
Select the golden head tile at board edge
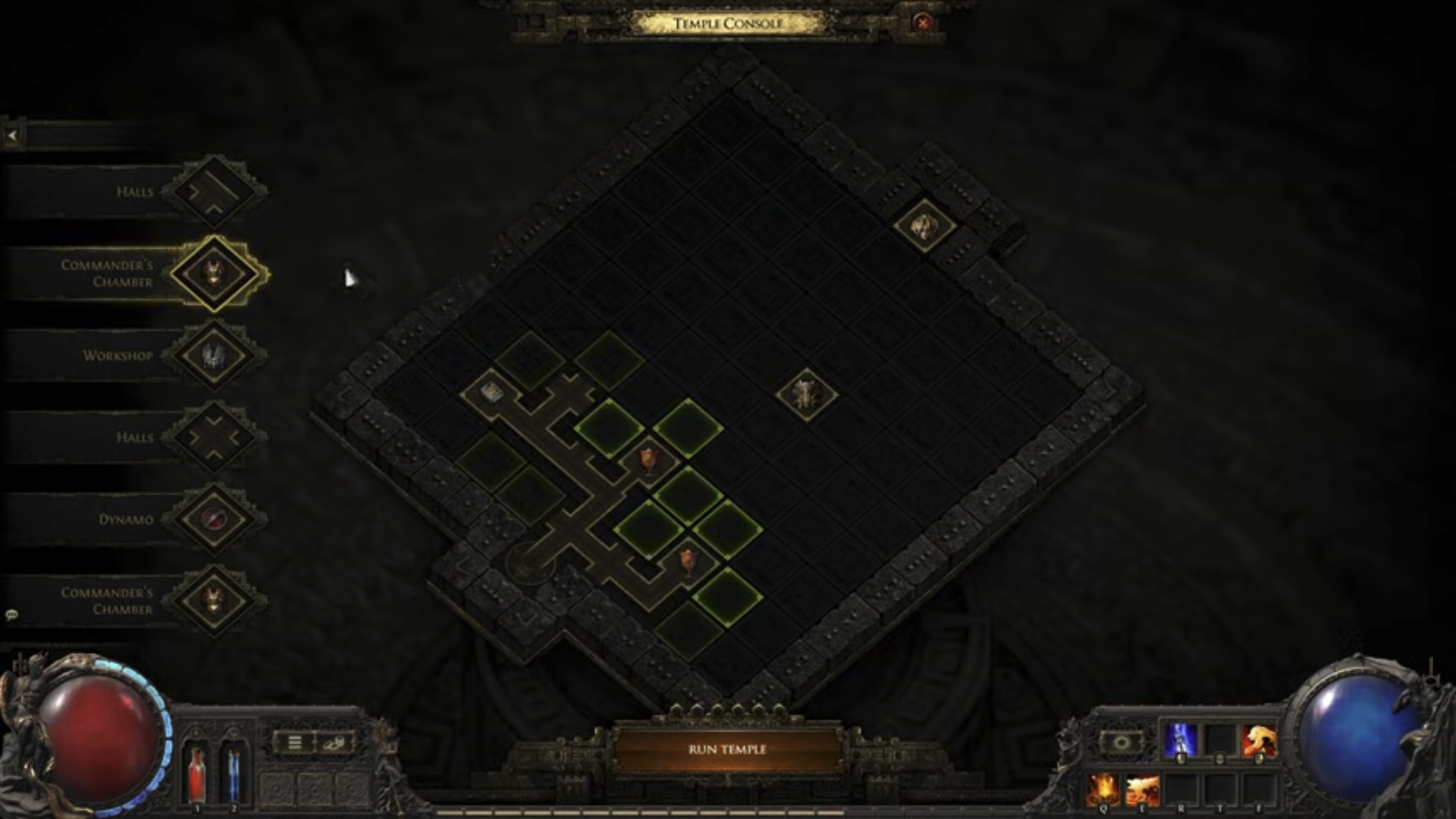[x=924, y=225]
